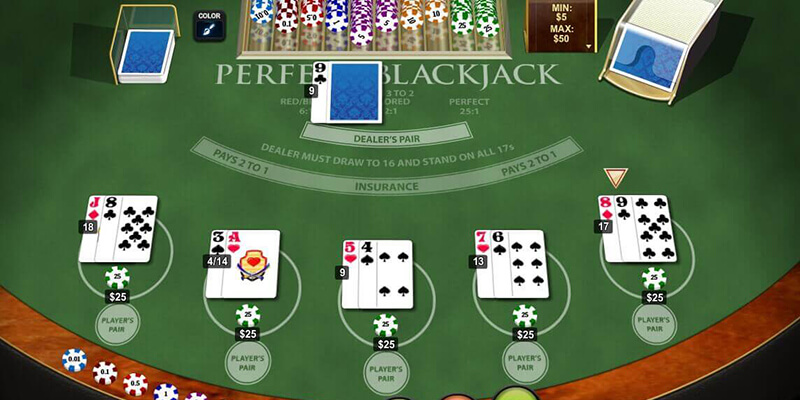Select the blue 1 betting chip
The height and width of the screenshot is (400, 800).
point(165,393)
